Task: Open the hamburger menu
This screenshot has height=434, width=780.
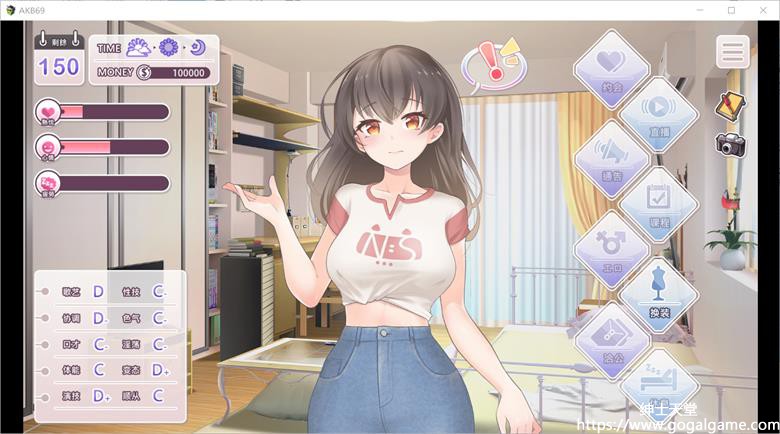Action: click(x=733, y=52)
